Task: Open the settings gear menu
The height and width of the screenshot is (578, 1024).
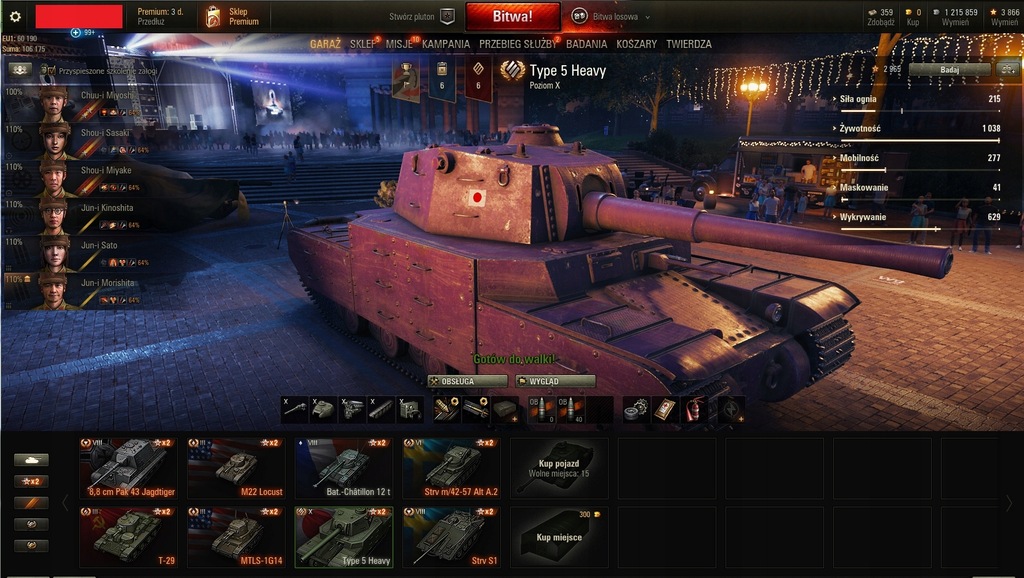Action: click(15, 17)
